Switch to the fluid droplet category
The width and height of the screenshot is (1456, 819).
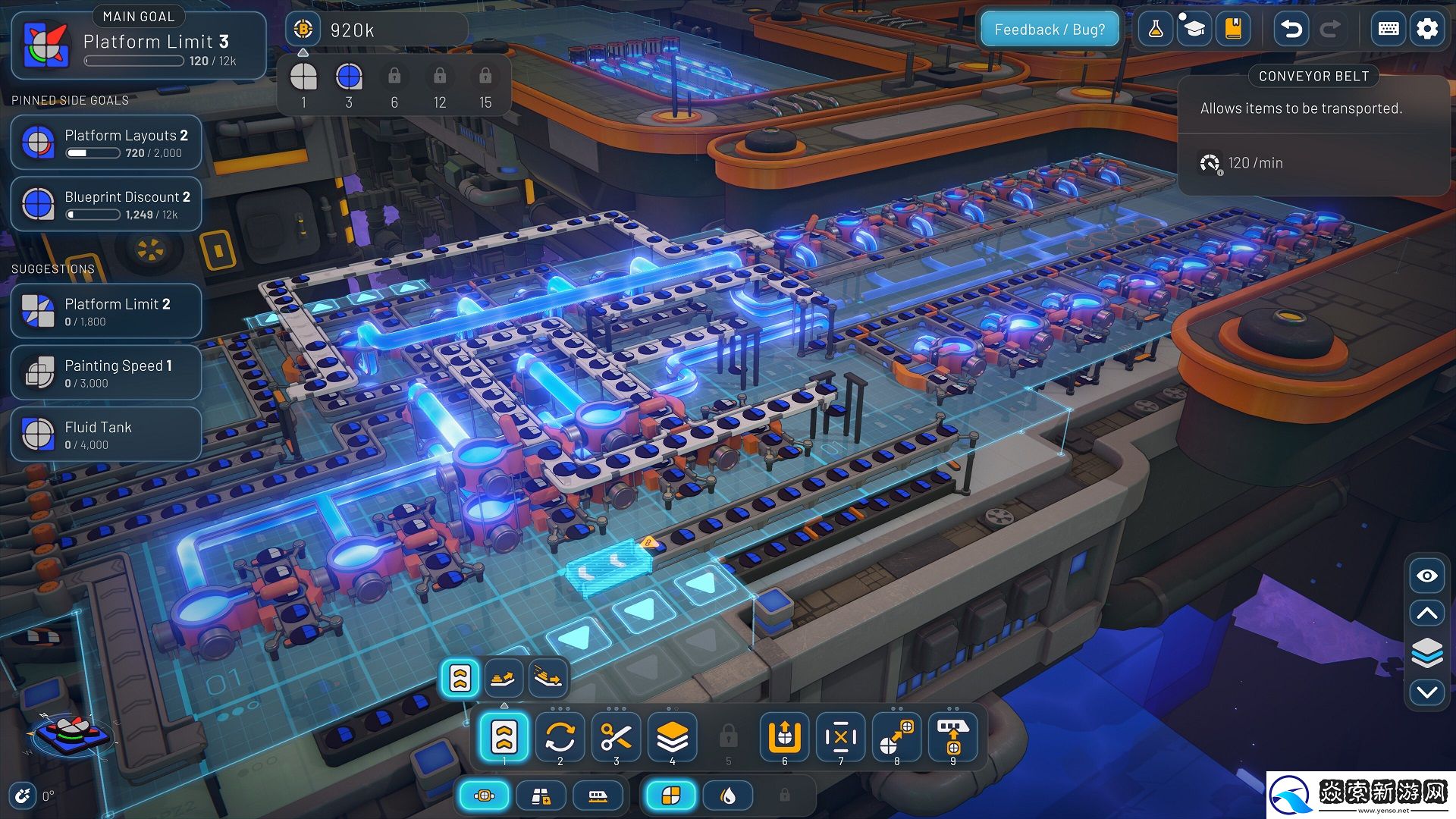pos(728,795)
